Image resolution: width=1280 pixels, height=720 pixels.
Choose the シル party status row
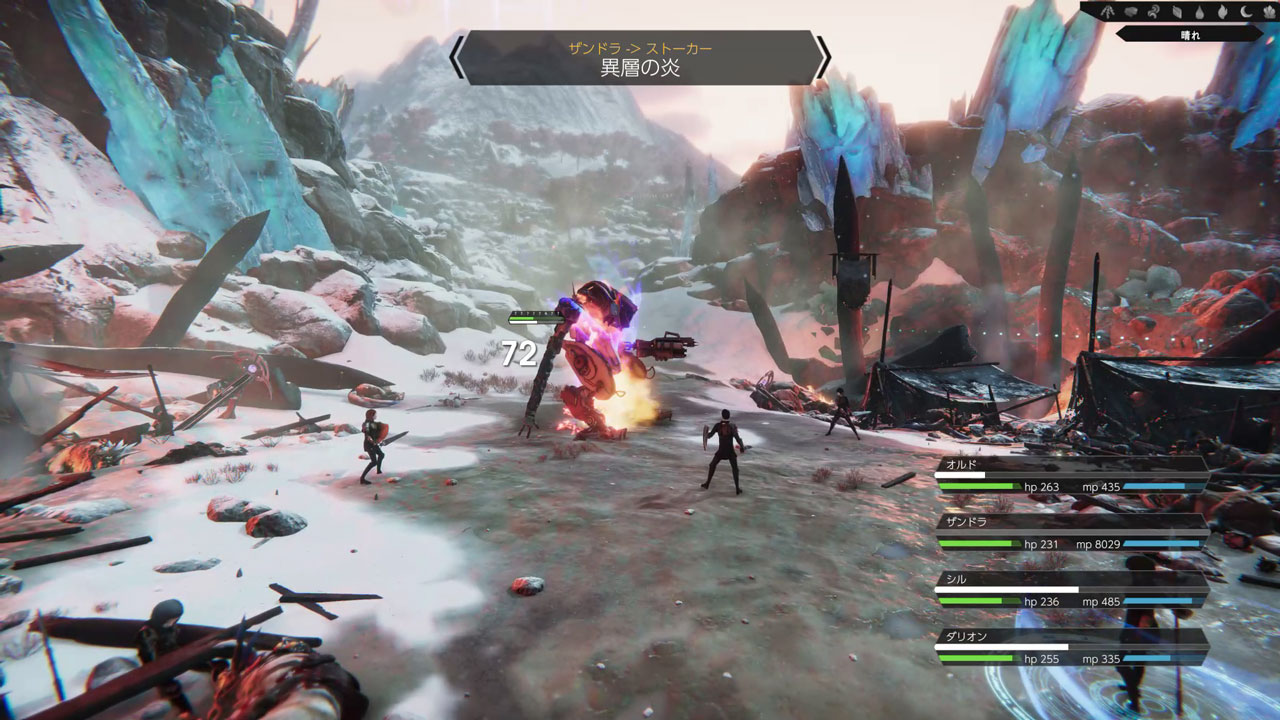point(1071,591)
